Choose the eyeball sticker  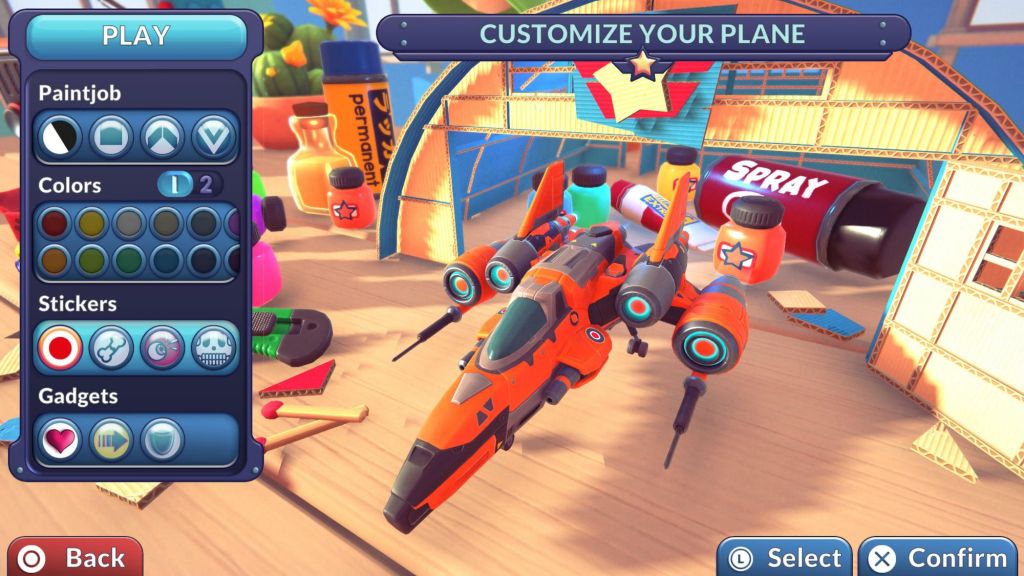(163, 348)
